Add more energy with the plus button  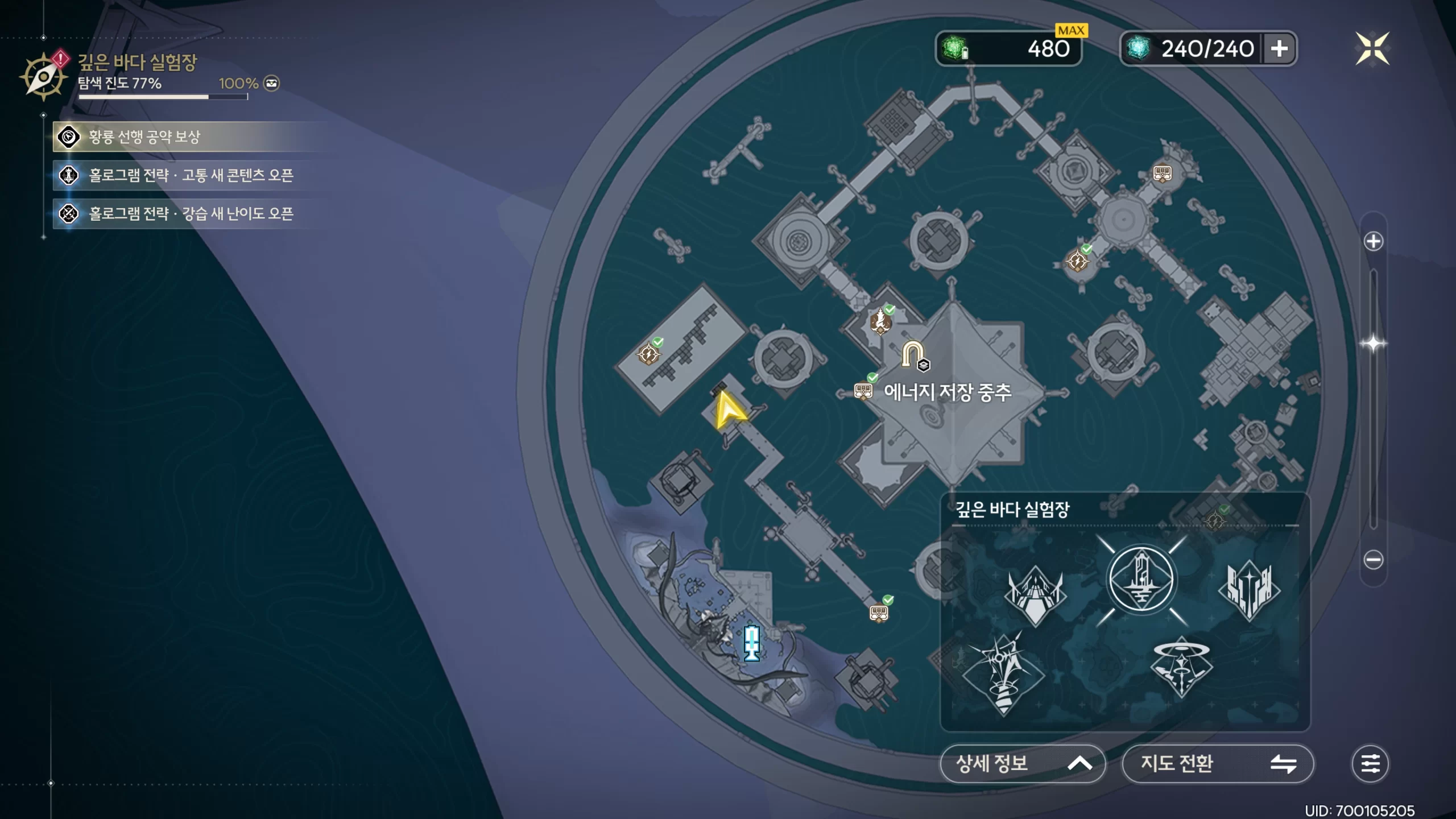pos(1279,49)
